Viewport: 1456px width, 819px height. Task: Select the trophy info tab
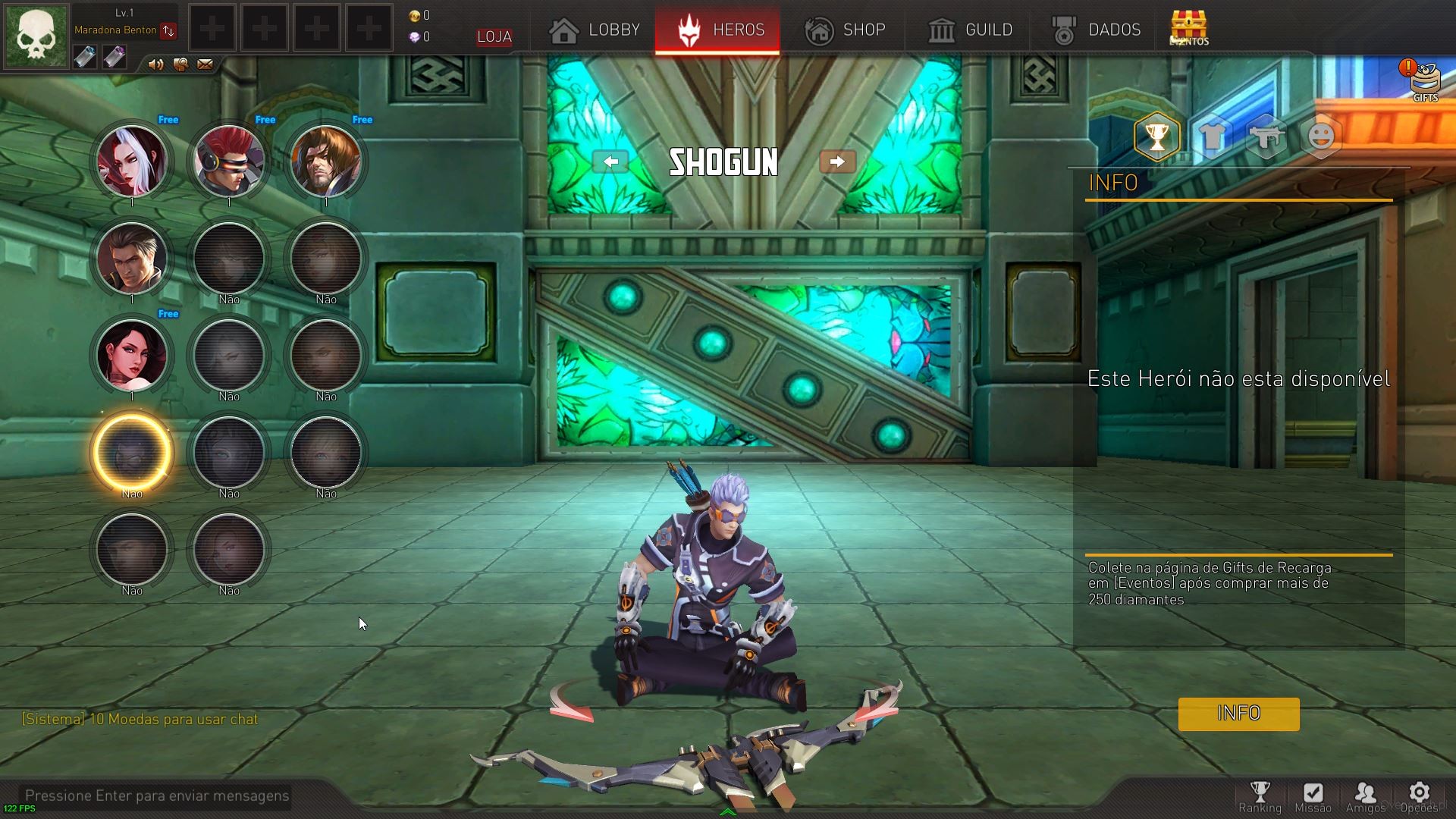coord(1156,136)
